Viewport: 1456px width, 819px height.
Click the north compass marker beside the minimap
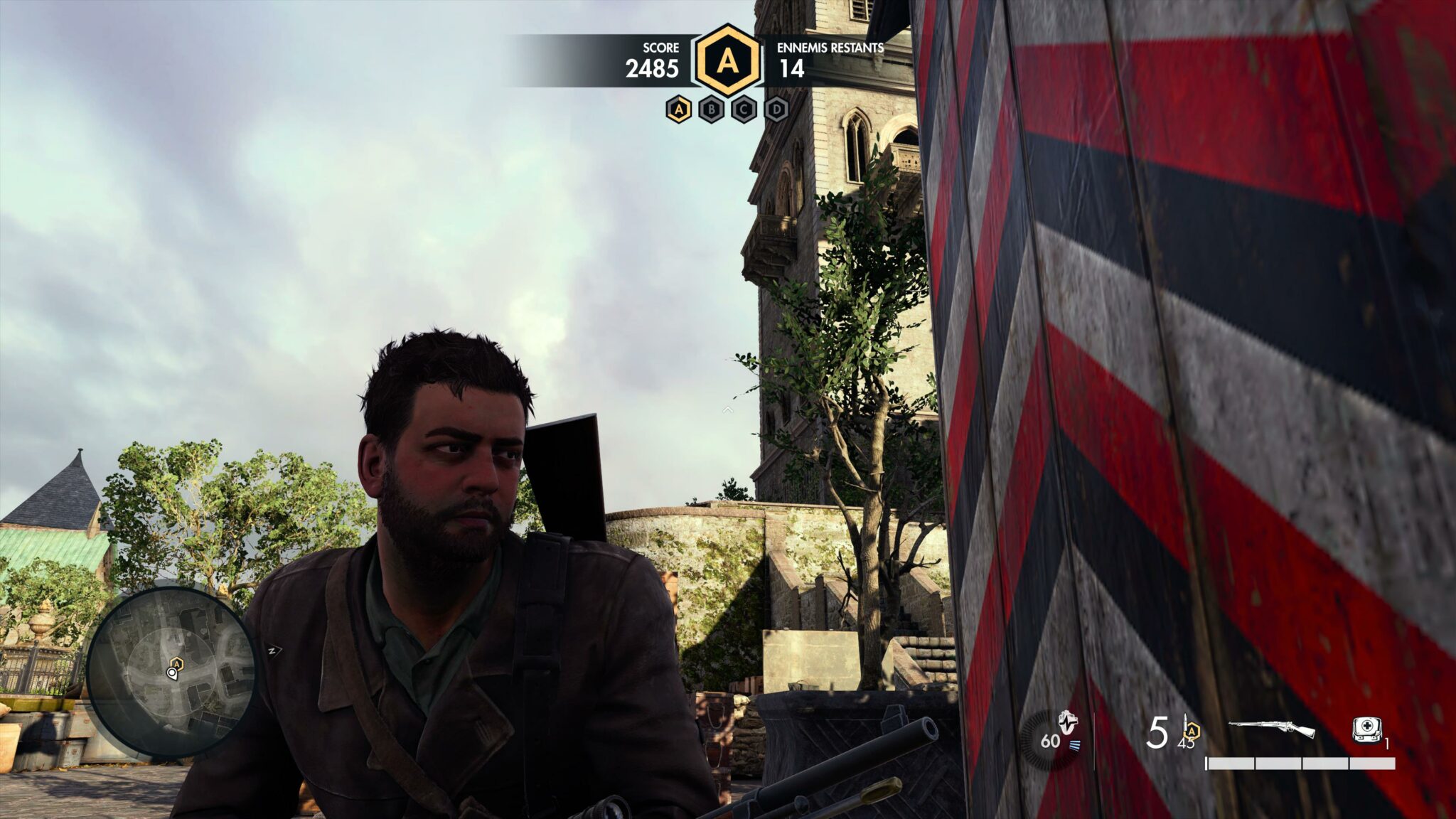pyautogui.click(x=272, y=649)
